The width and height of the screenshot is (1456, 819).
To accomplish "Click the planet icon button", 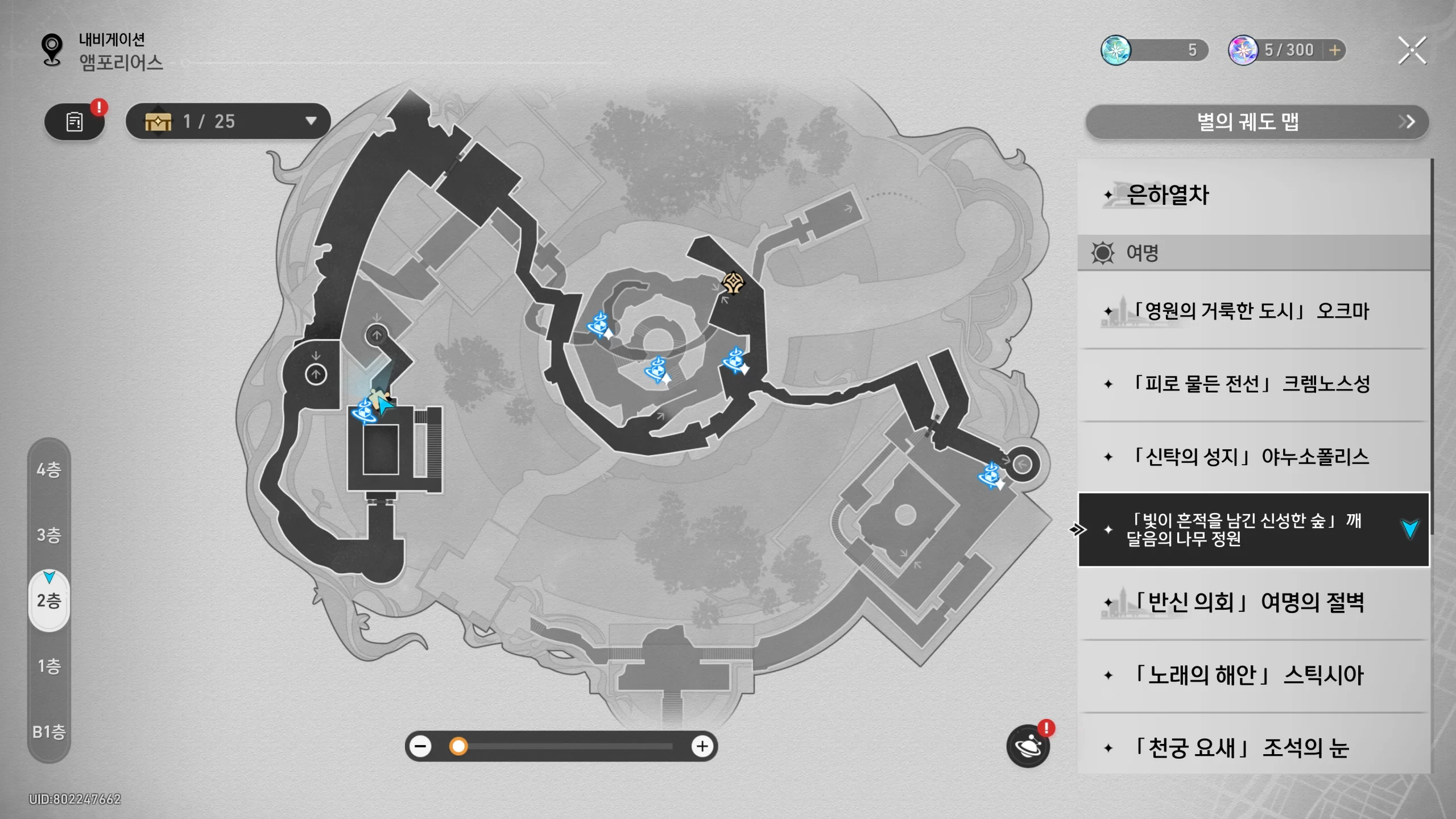I will pyautogui.click(x=1028, y=746).
